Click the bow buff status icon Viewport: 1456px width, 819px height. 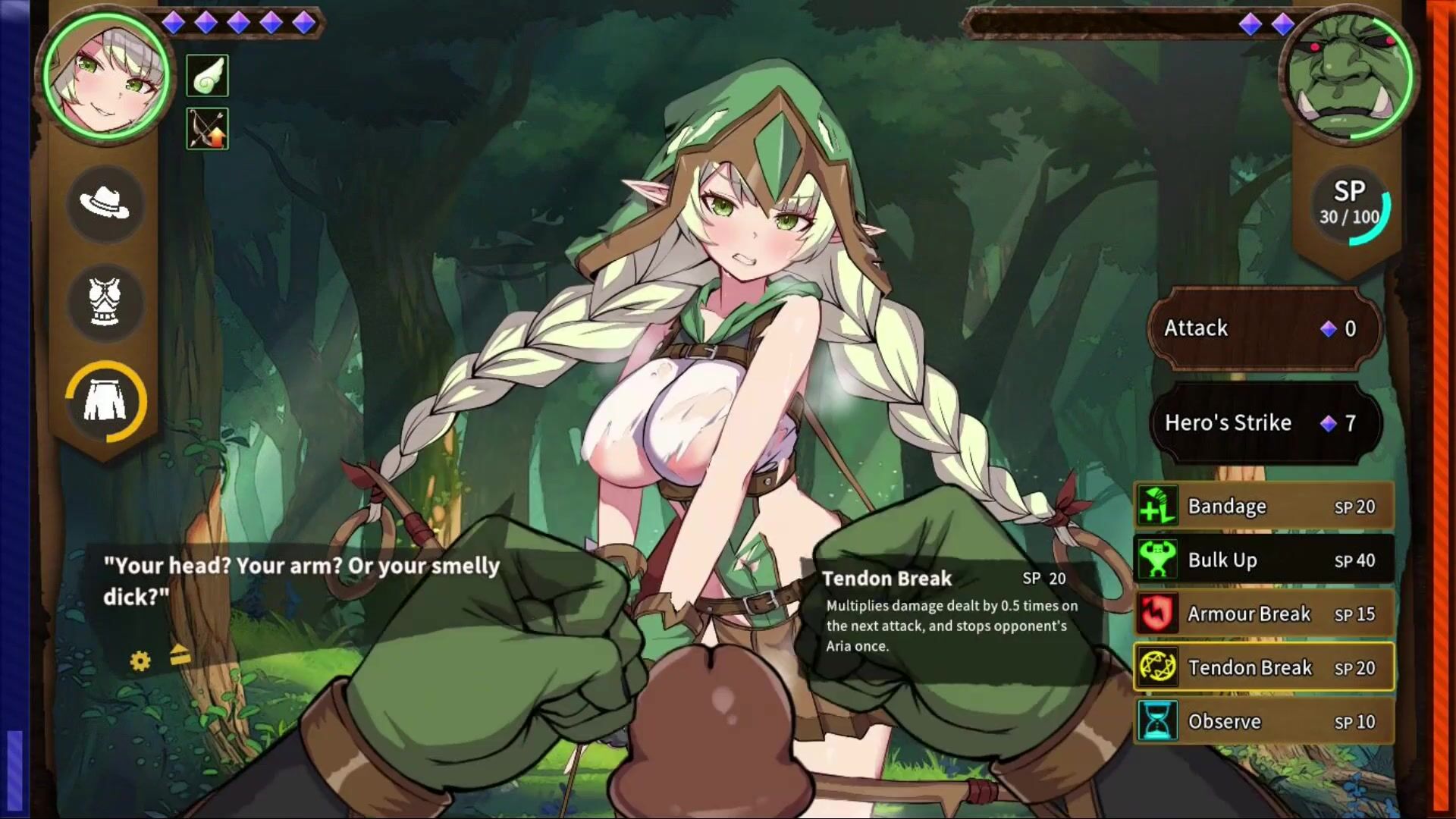pos(207,128)
